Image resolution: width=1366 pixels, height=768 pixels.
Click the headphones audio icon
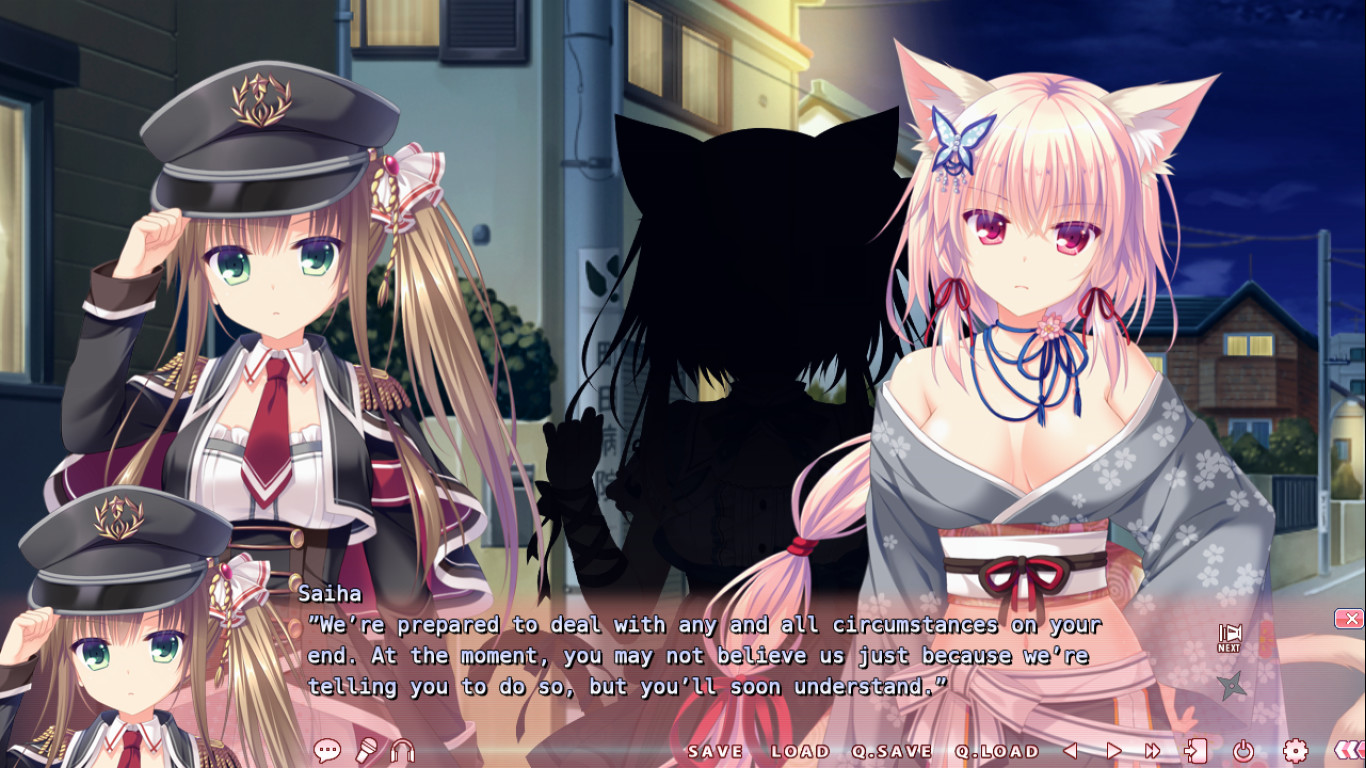point(404,752)
